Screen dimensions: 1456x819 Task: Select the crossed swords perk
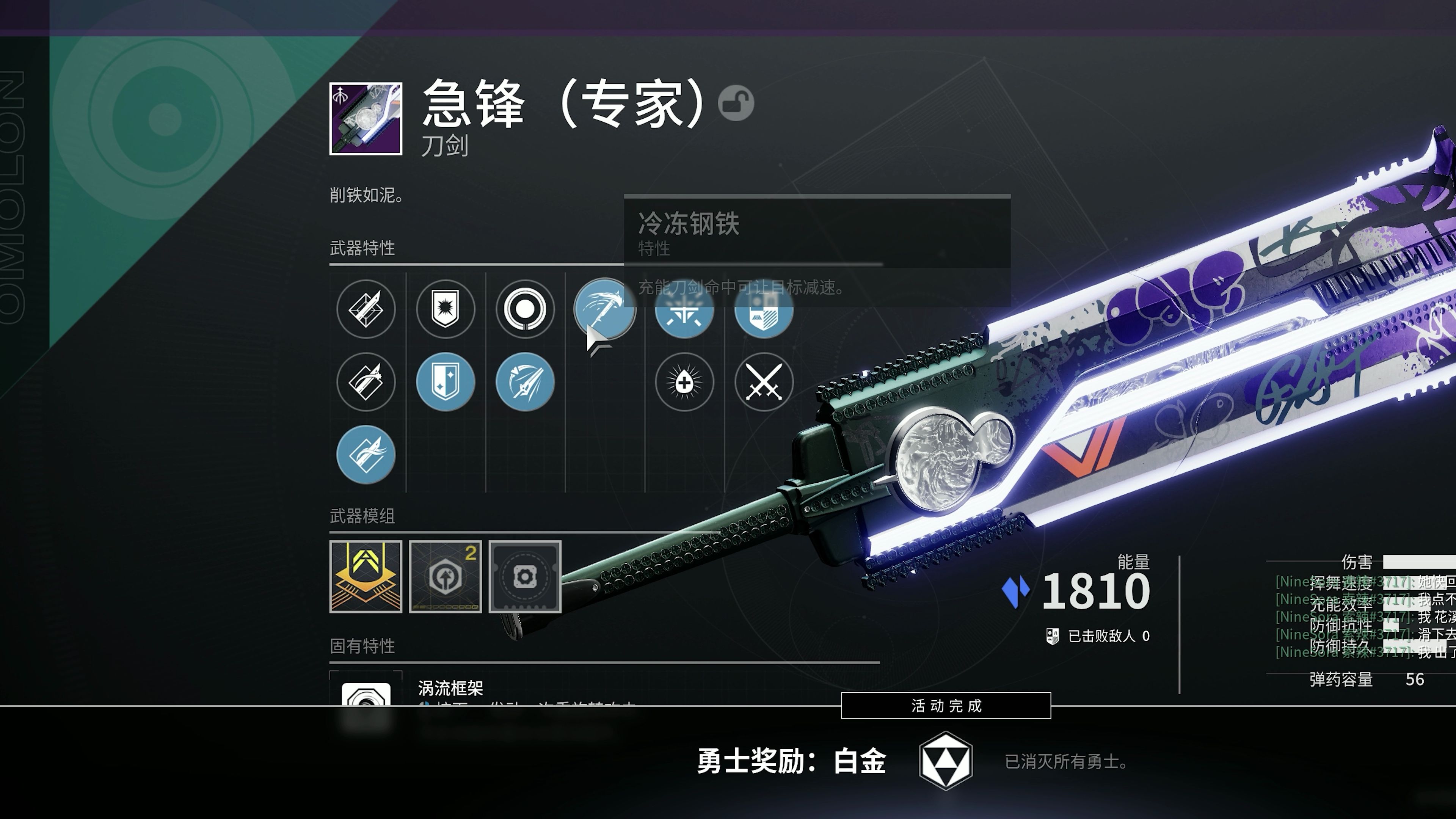click(764, 382)
